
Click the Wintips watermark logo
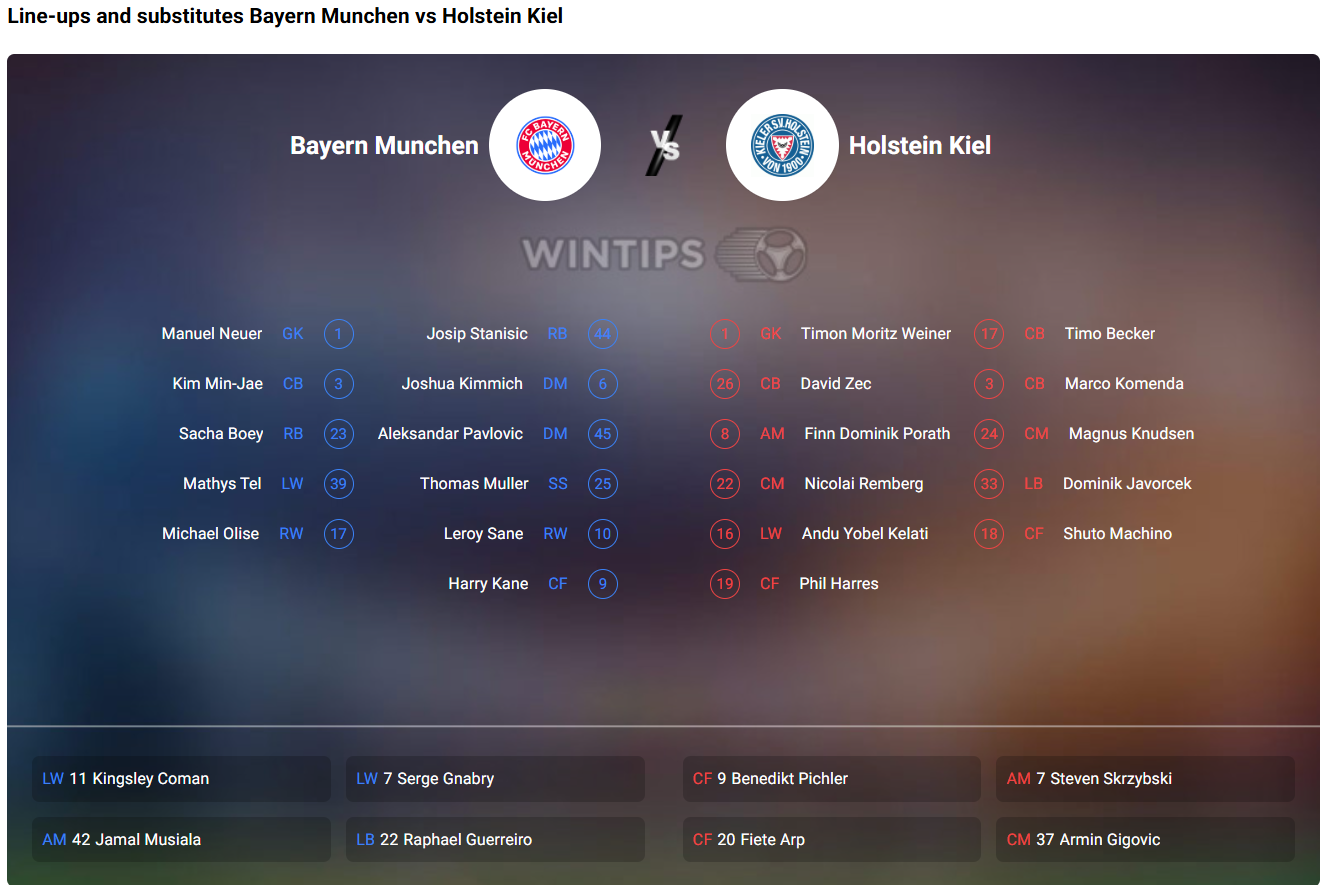click(664, 253)
